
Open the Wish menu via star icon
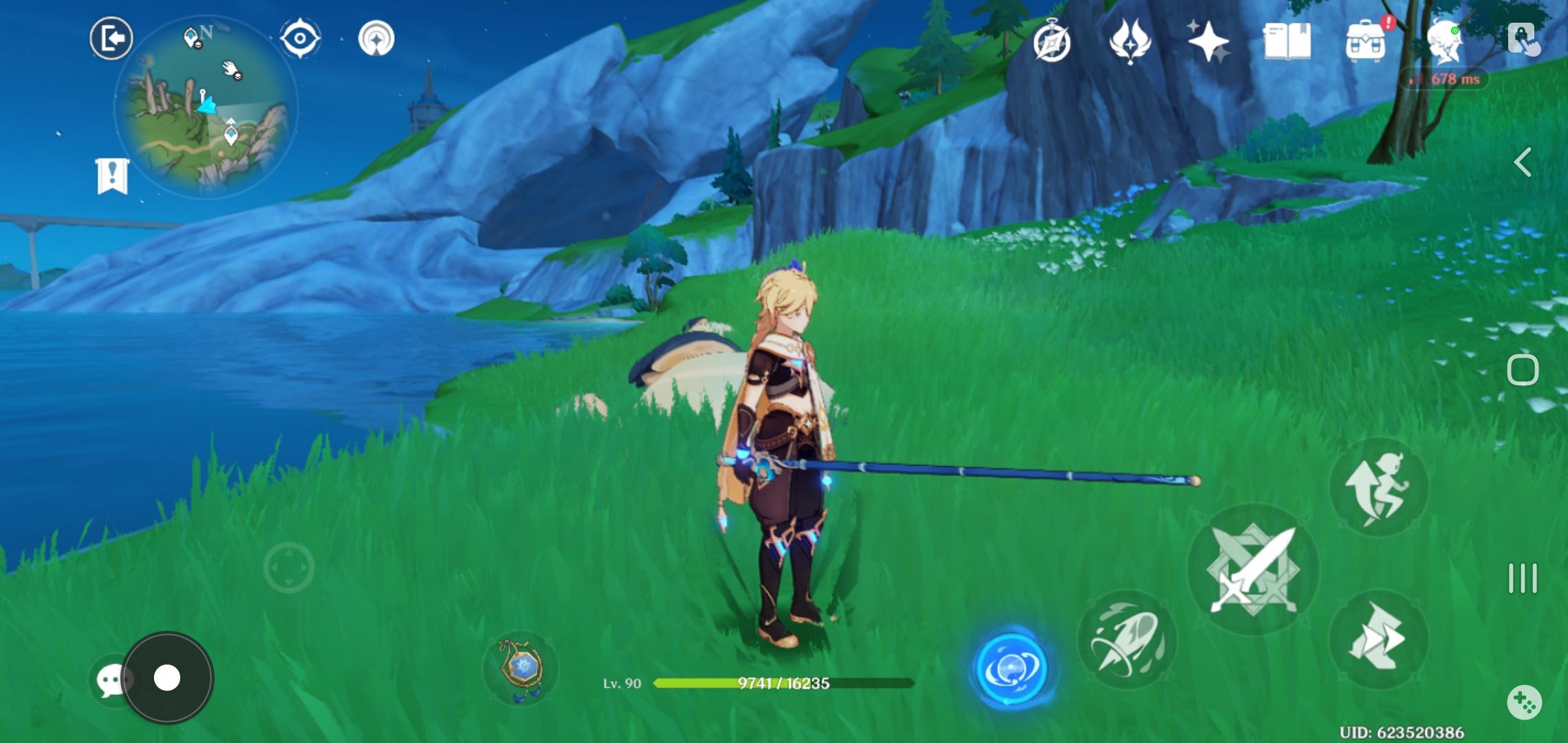[x=1210, y=43]
